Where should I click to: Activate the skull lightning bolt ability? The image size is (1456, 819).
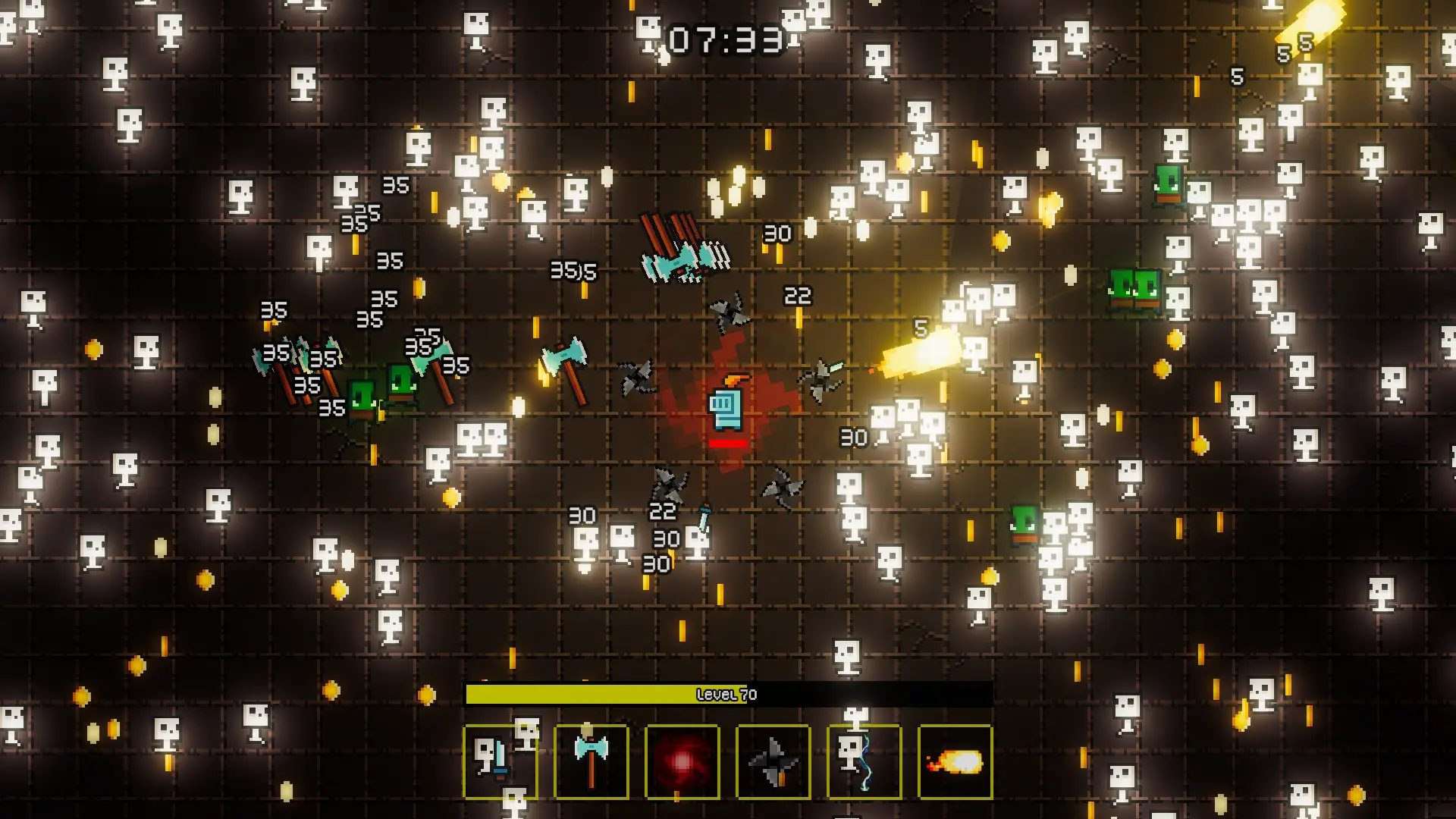[x=864, y=761]
